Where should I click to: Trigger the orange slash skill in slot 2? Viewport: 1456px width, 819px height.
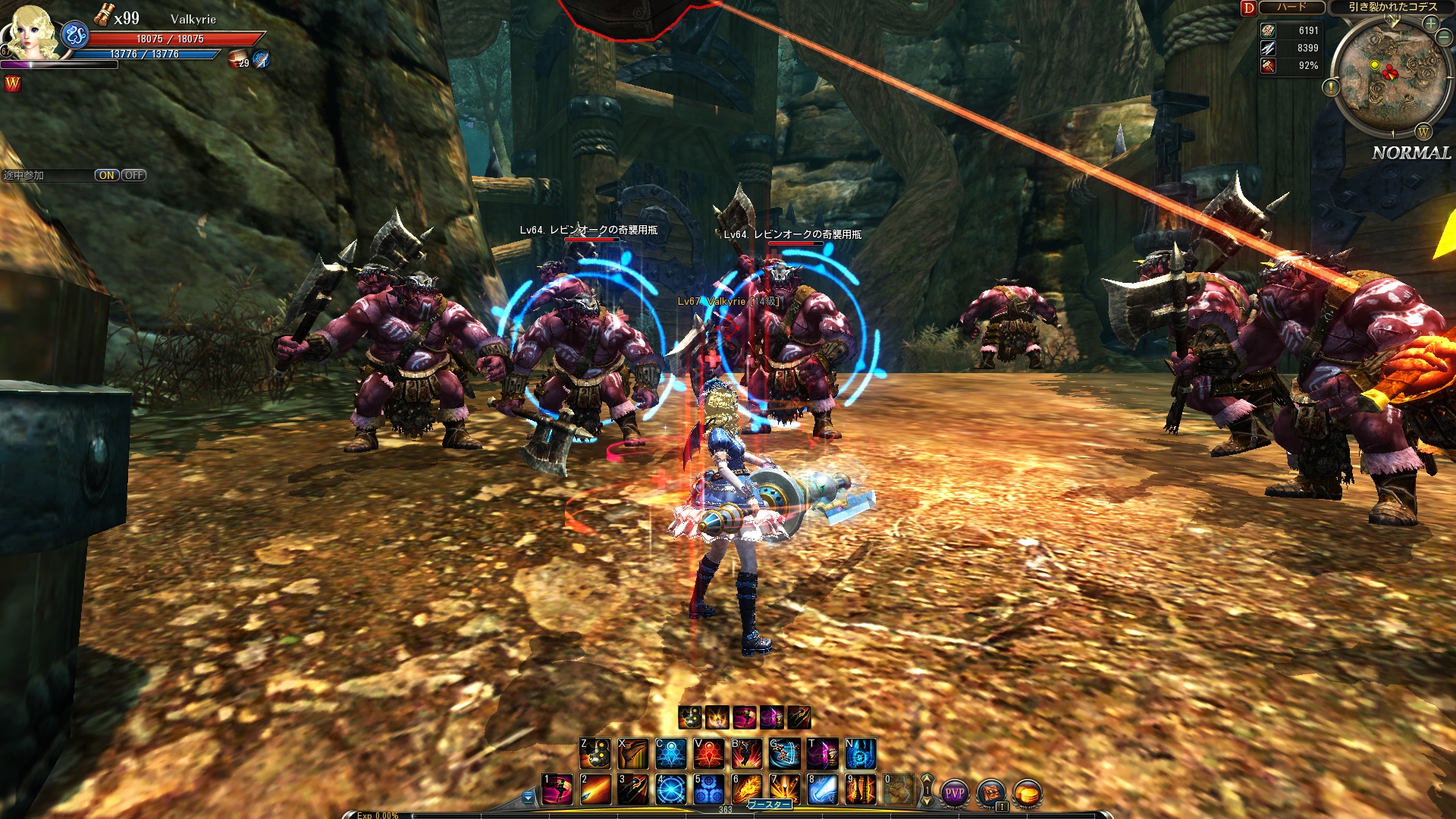coord(595,789)
